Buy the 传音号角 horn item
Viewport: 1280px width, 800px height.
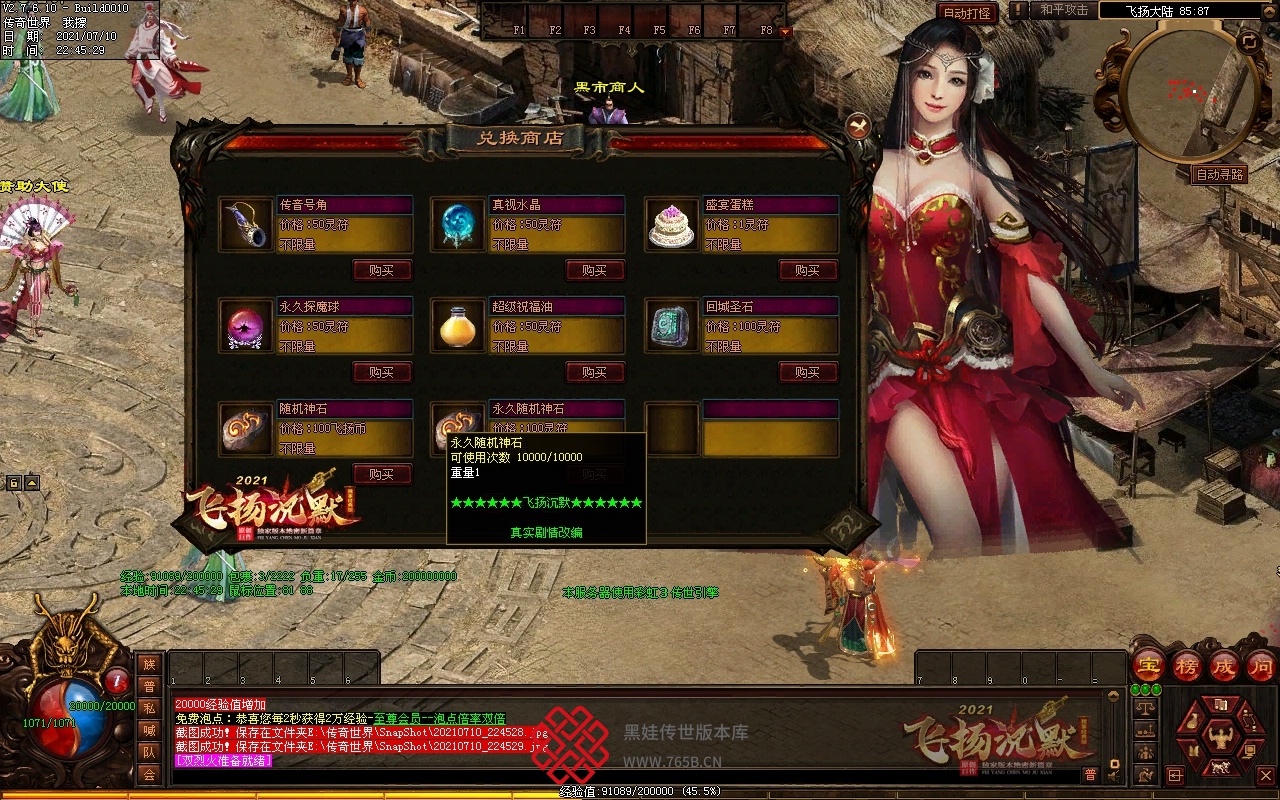click(x=382, y=270)
